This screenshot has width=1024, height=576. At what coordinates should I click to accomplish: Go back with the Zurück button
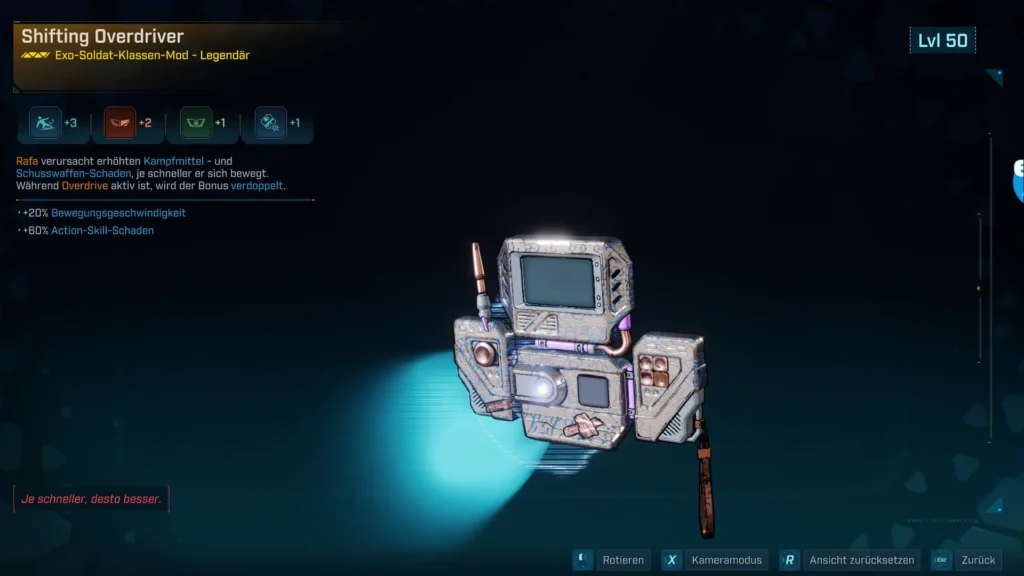[x=977, y=560]
